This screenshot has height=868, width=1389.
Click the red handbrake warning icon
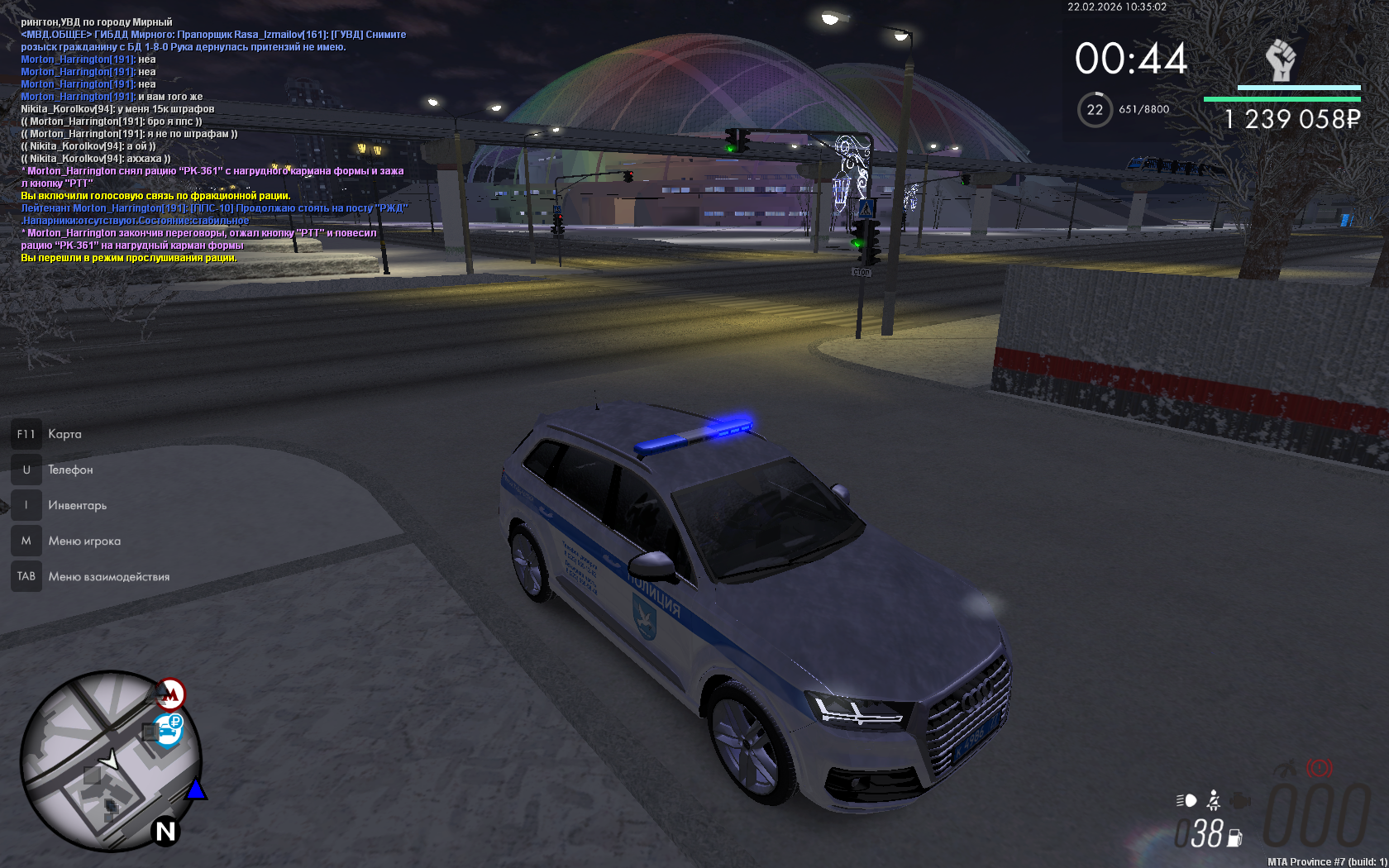coord(1319,768)
